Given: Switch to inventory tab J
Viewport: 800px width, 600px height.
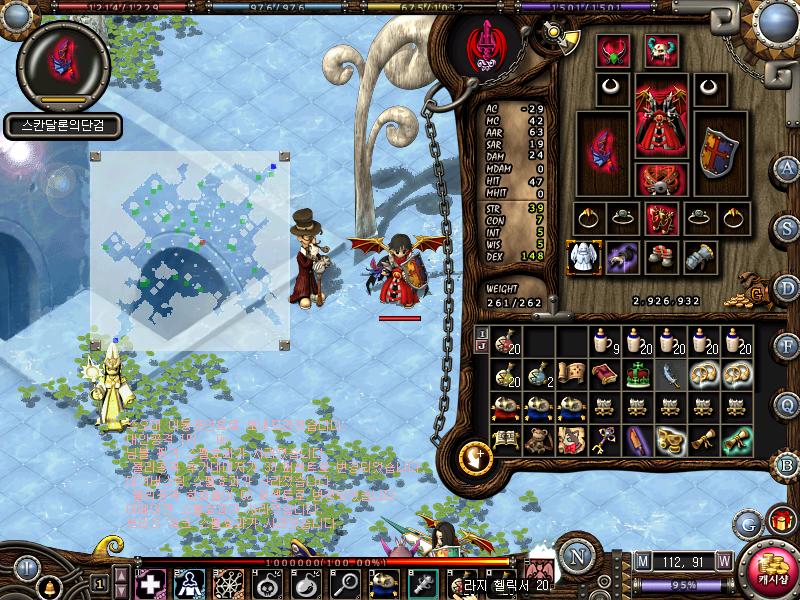Looking at the screenshot, I should tap(481, 346).
